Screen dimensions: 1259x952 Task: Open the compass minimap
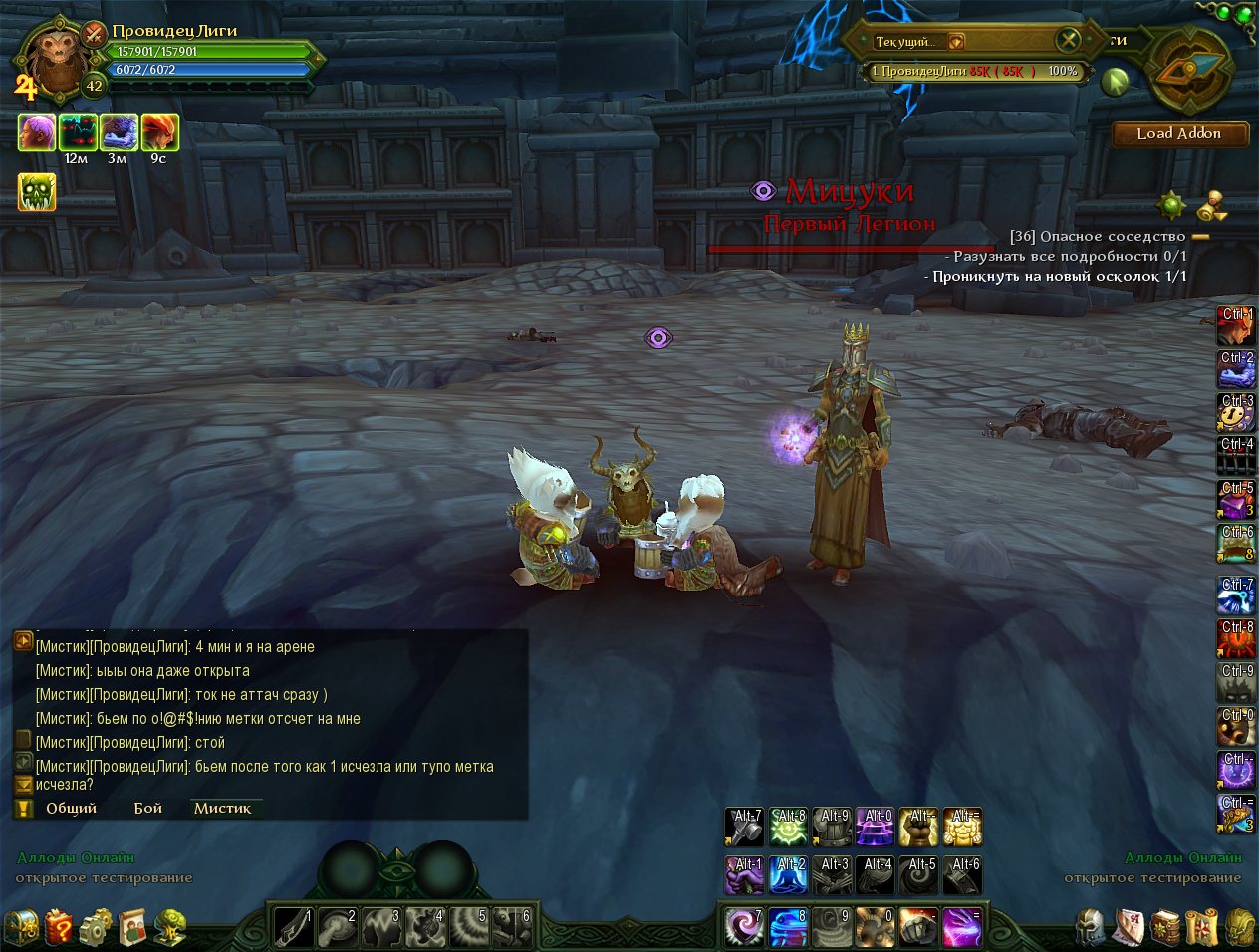1190,68
